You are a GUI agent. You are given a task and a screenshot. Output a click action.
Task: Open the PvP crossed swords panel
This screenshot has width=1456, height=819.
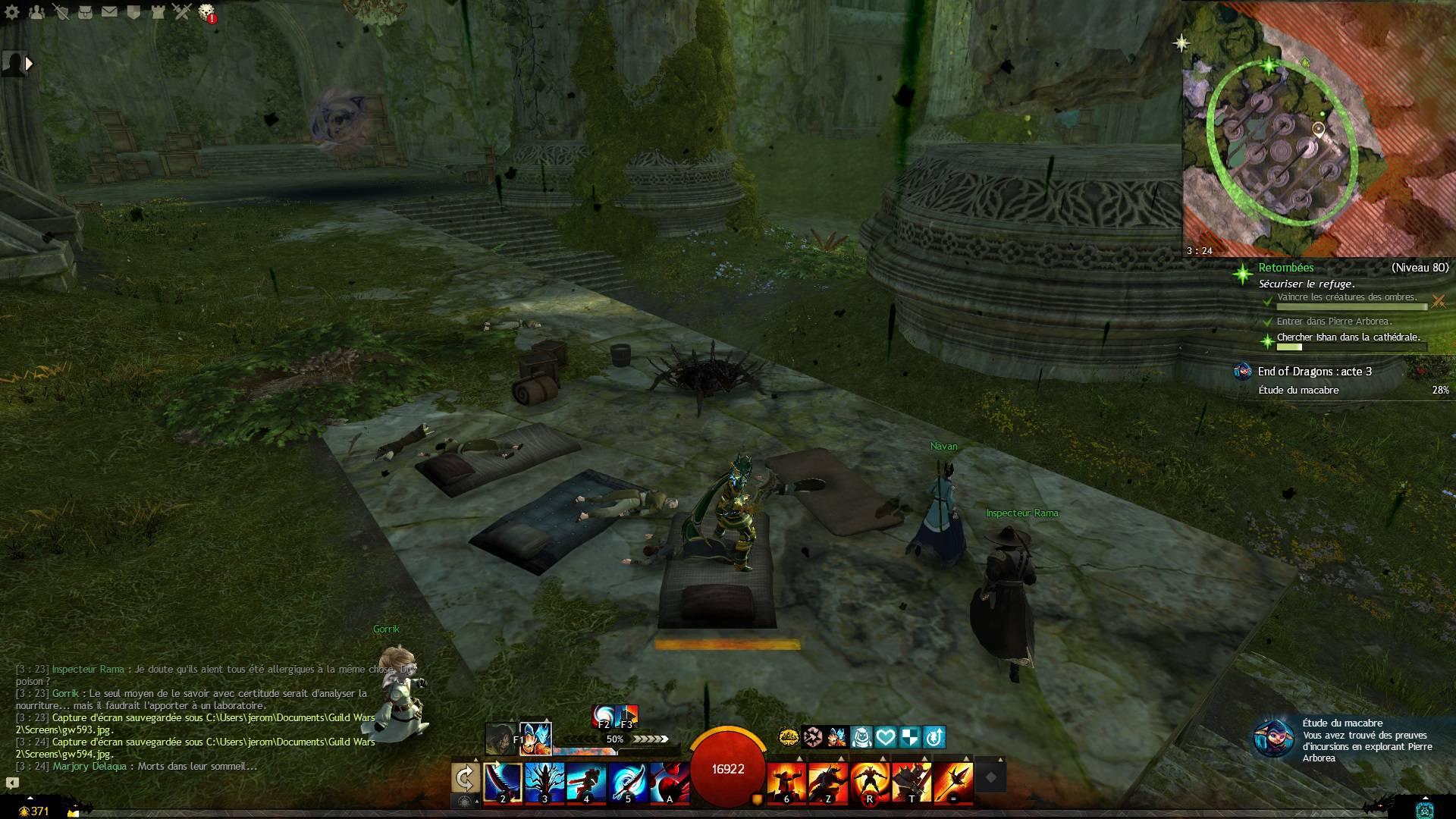182,12
